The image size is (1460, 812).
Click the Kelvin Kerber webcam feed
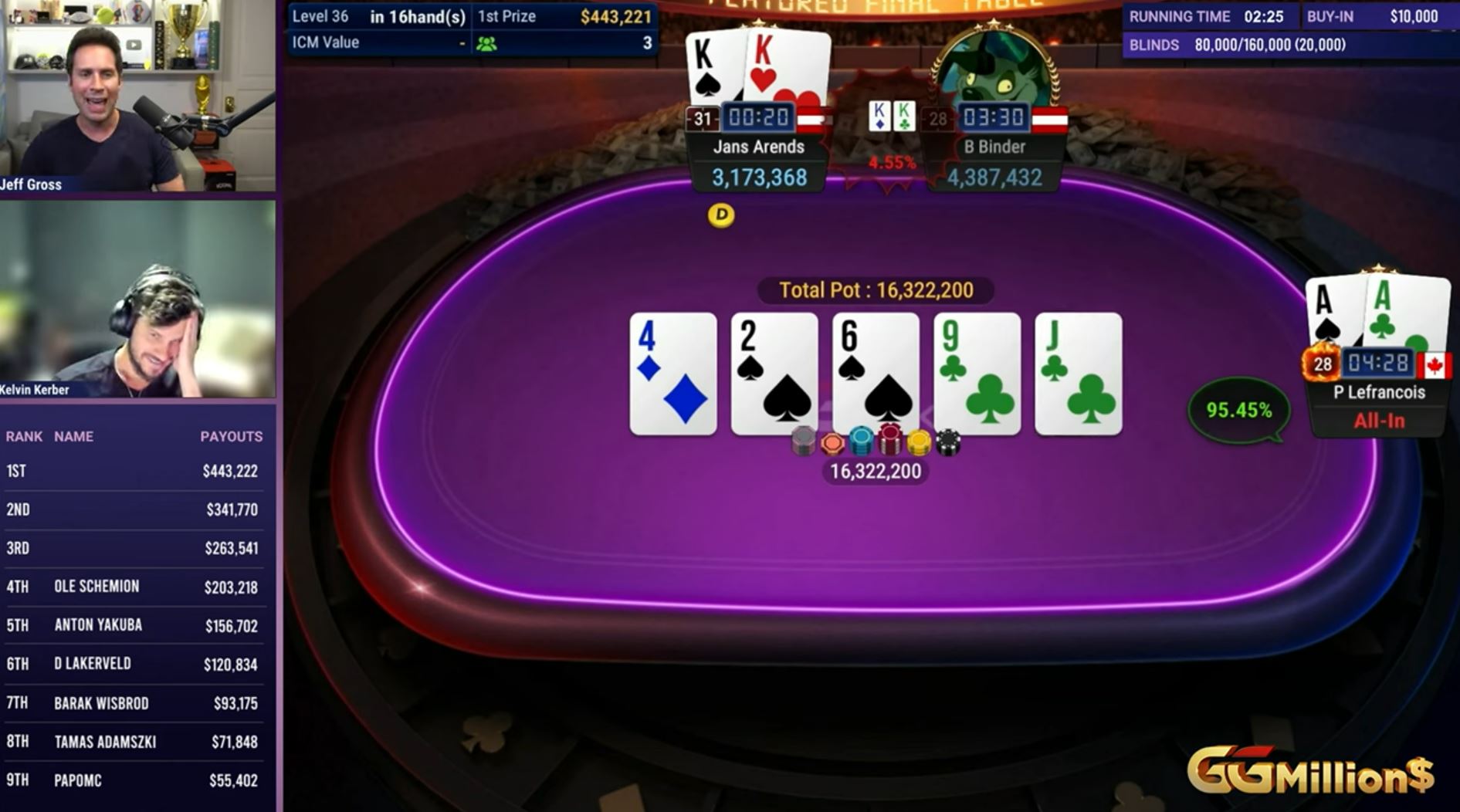[137, 299]
